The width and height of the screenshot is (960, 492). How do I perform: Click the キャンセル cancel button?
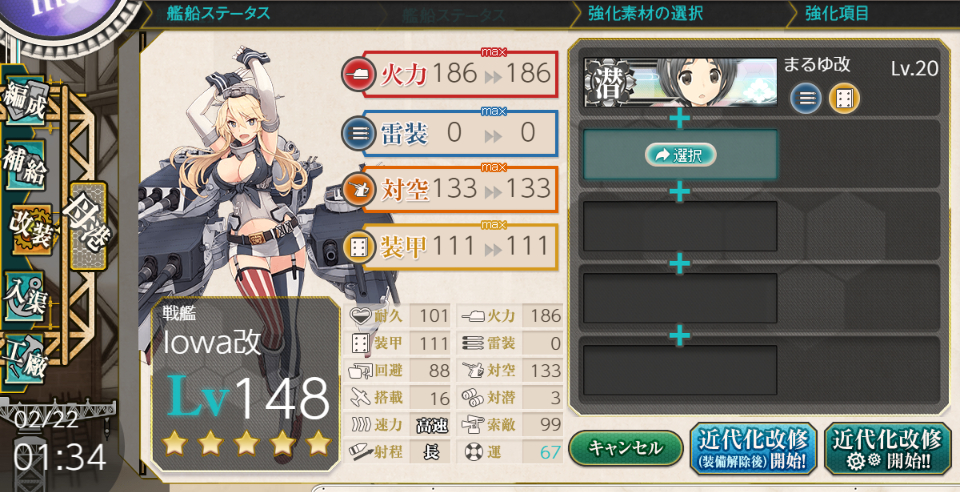625,447
